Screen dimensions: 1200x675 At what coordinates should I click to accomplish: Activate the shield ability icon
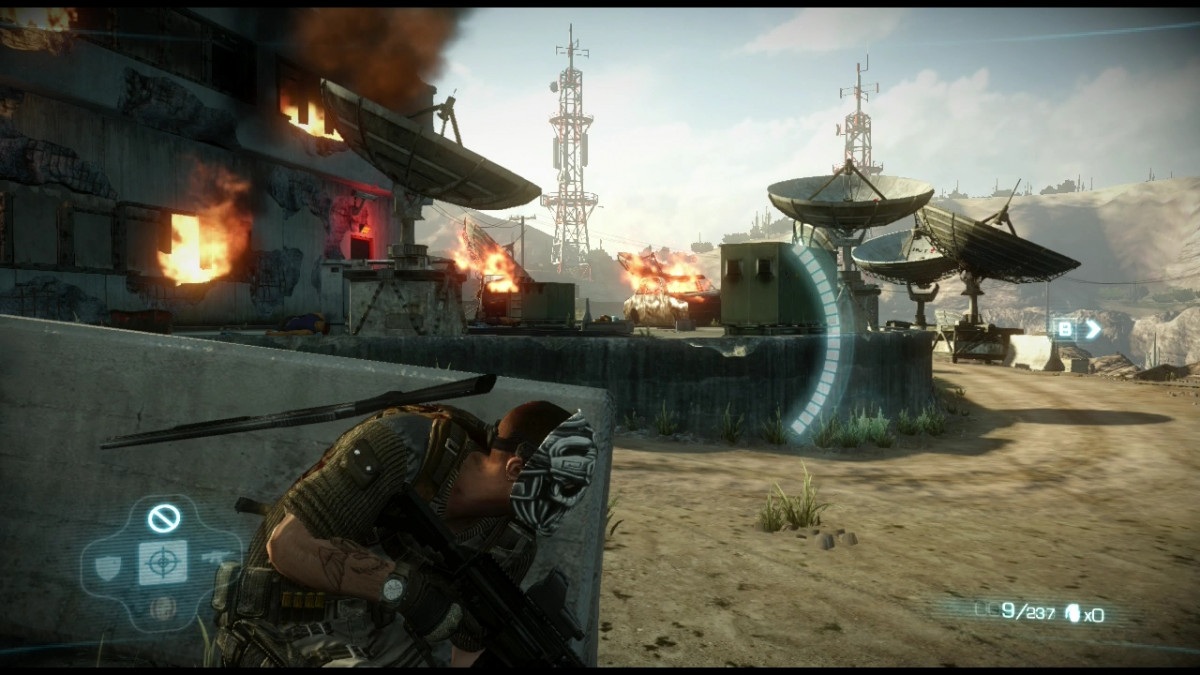tap(108, 566)
